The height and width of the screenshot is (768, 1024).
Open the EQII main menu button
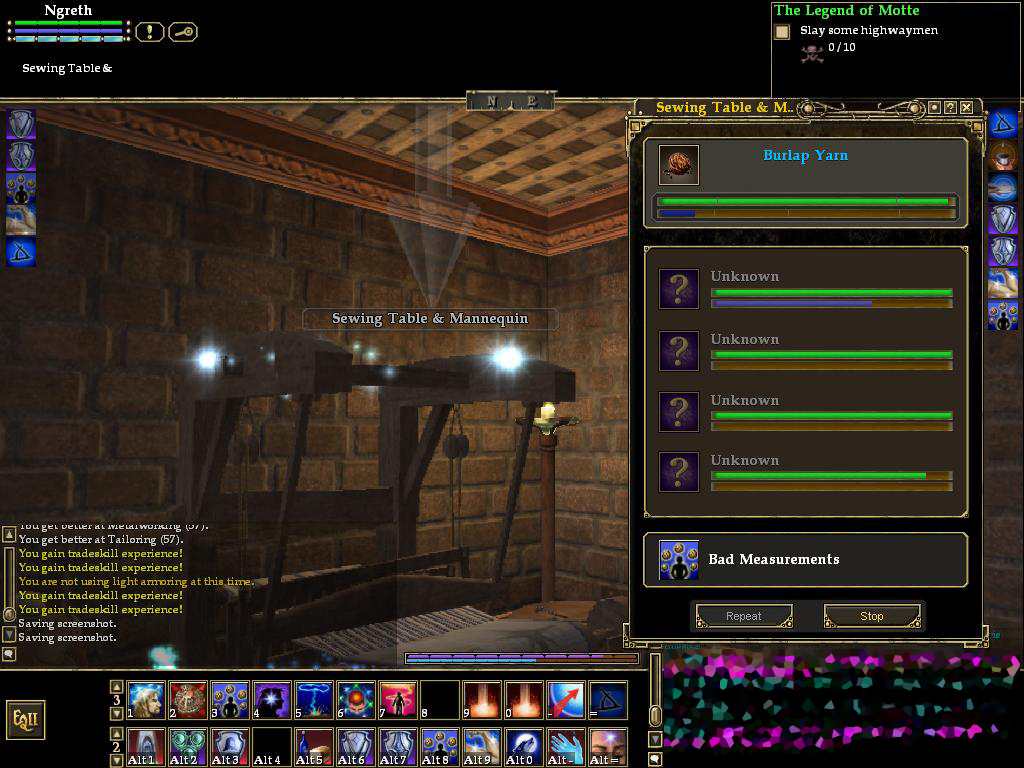25,719
